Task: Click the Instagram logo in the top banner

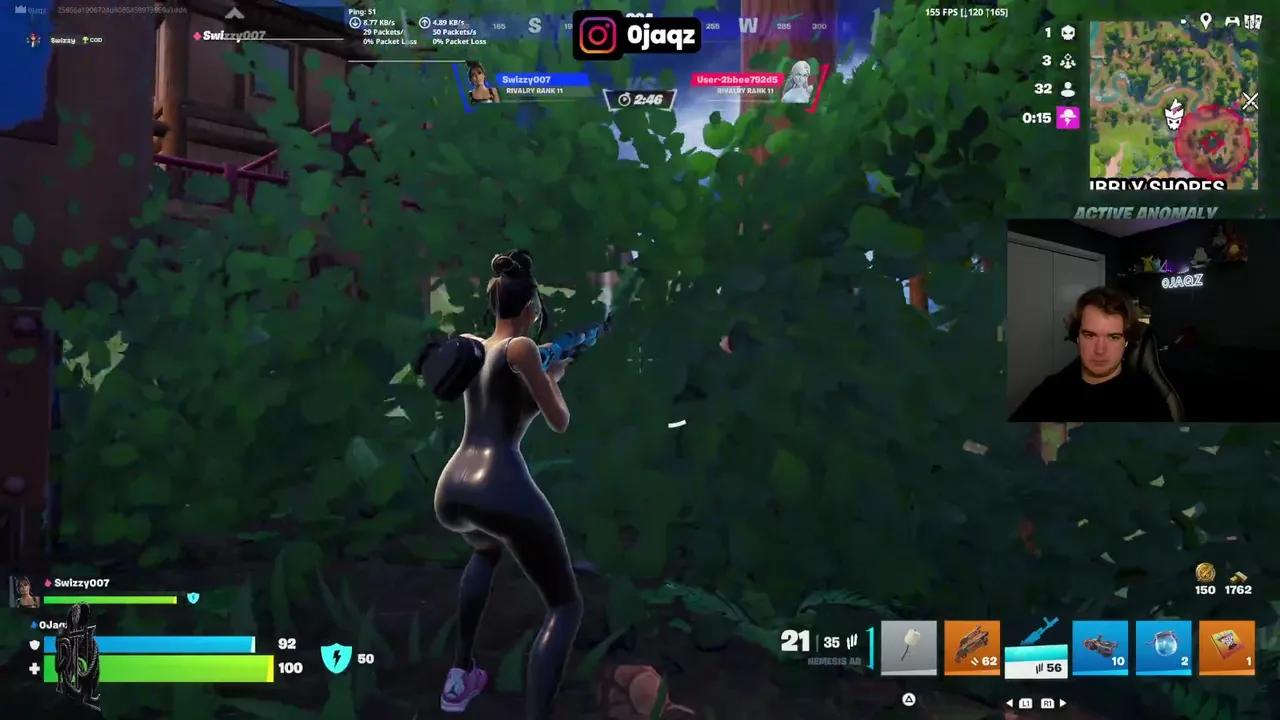Action: [x=597, y=34]
